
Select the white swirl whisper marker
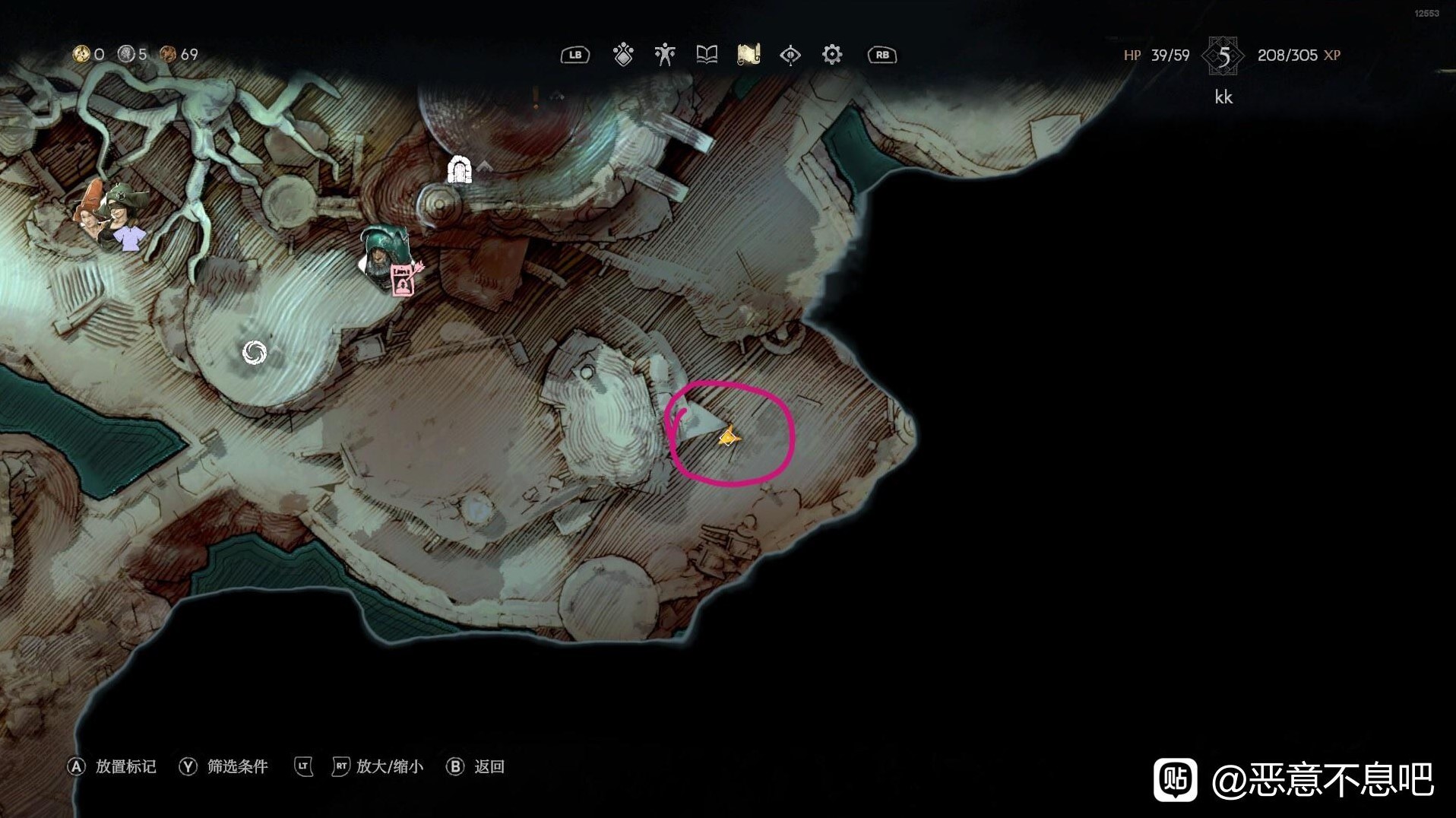pos(254,352)
